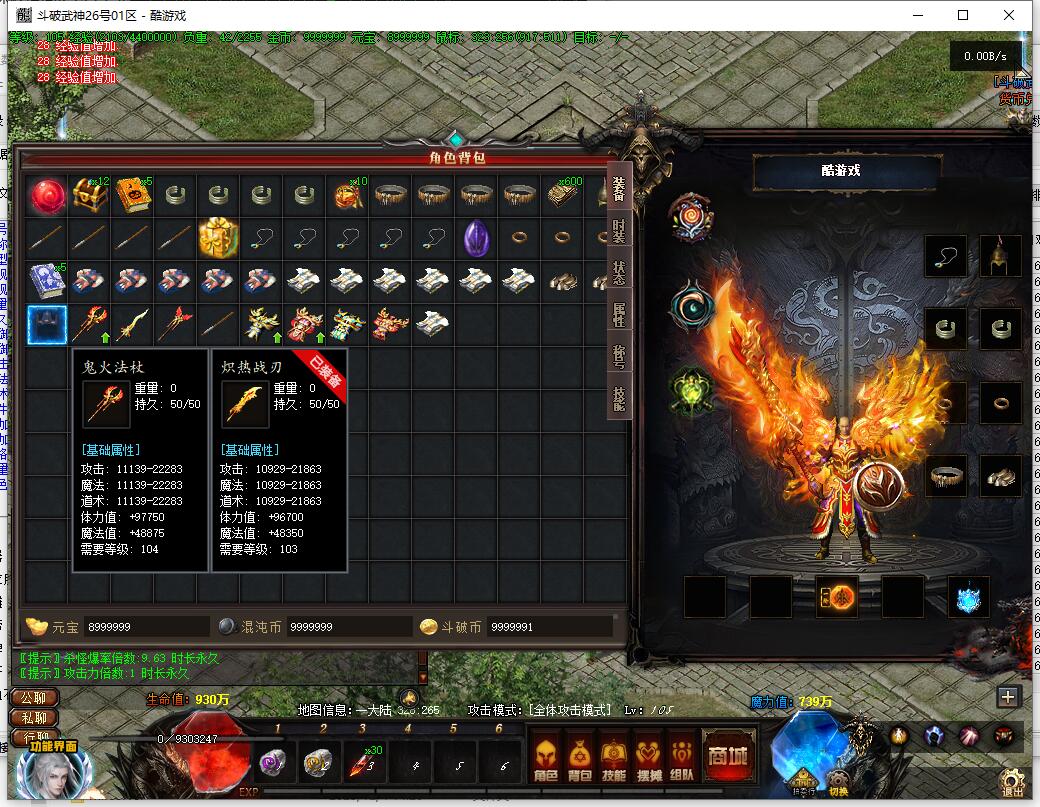Select the golden gift box item
This screenshot has width=1040, height=807.
pyautogui.click(x=218, y=238)
